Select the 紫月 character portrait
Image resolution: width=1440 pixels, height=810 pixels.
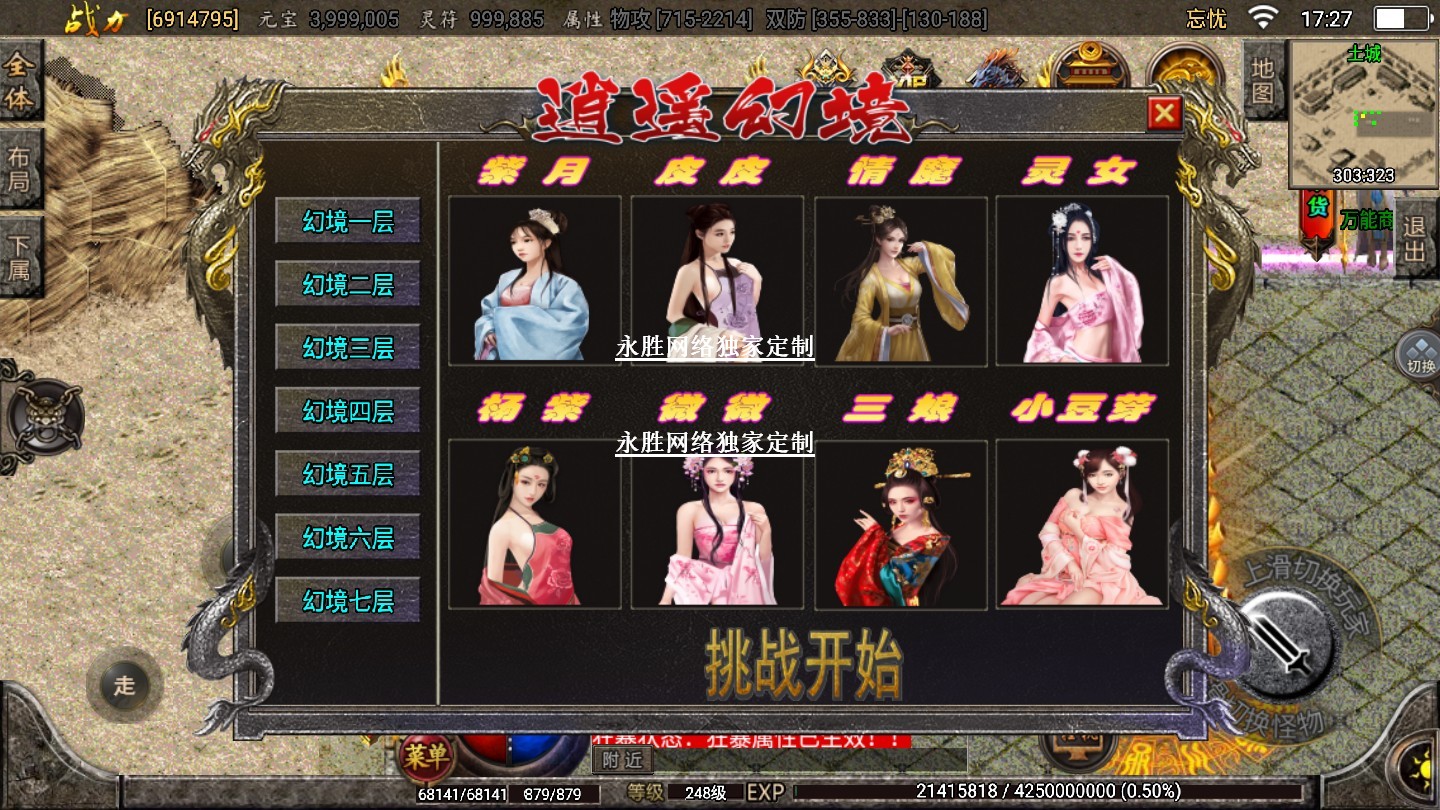click(x=534, y=280)
